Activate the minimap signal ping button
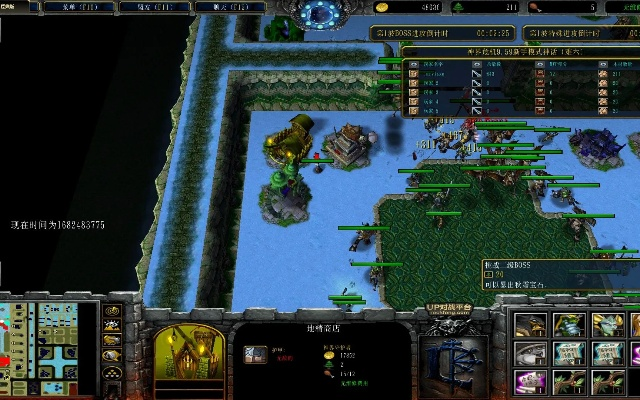The width and height of the screenshot is (640, 400). coord(111,309)
